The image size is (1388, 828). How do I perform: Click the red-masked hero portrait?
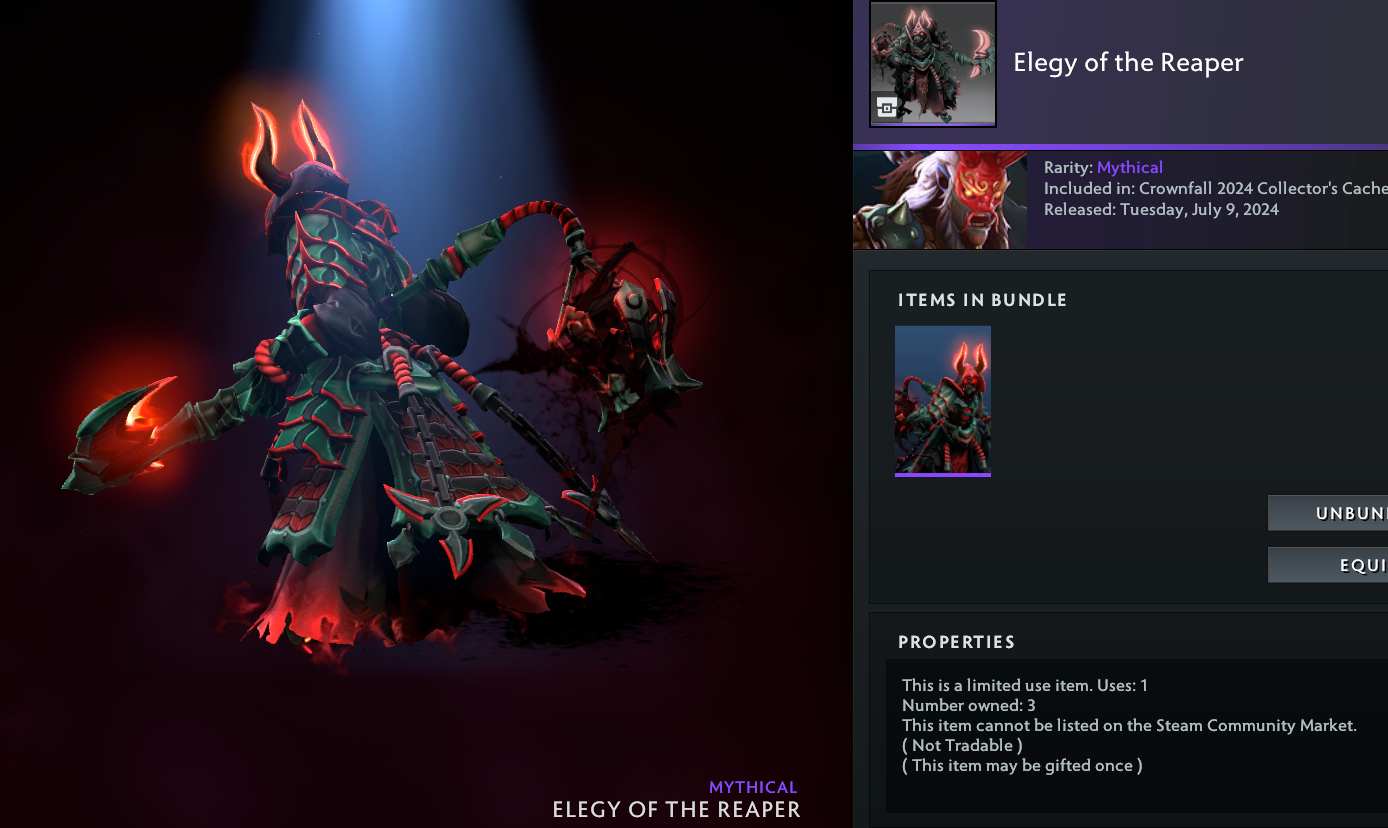[940, 200]
